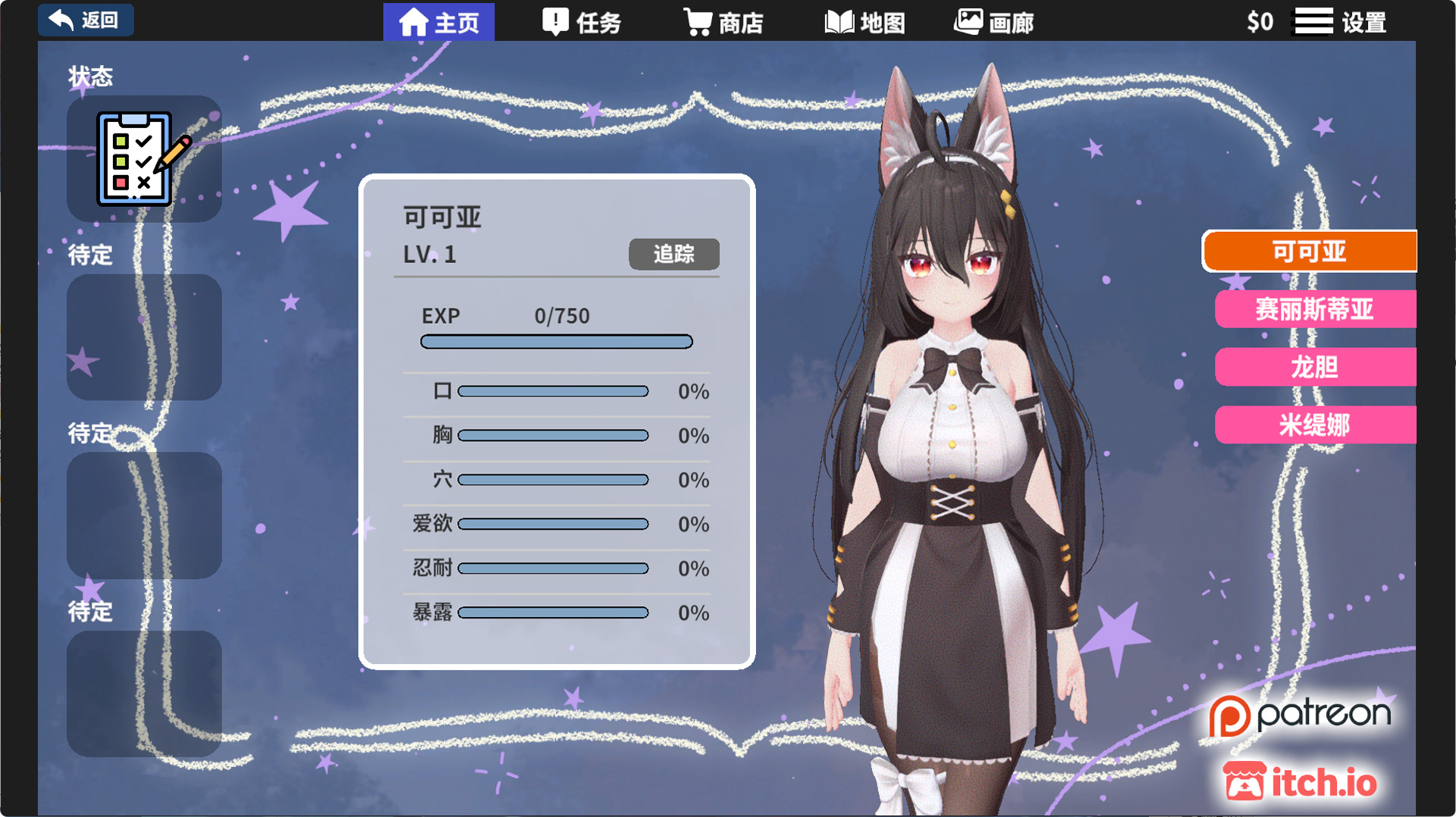Viewport: 1456px width, 817px height.
Task: Open the 商店 shop tab
Action: [723, 23]
